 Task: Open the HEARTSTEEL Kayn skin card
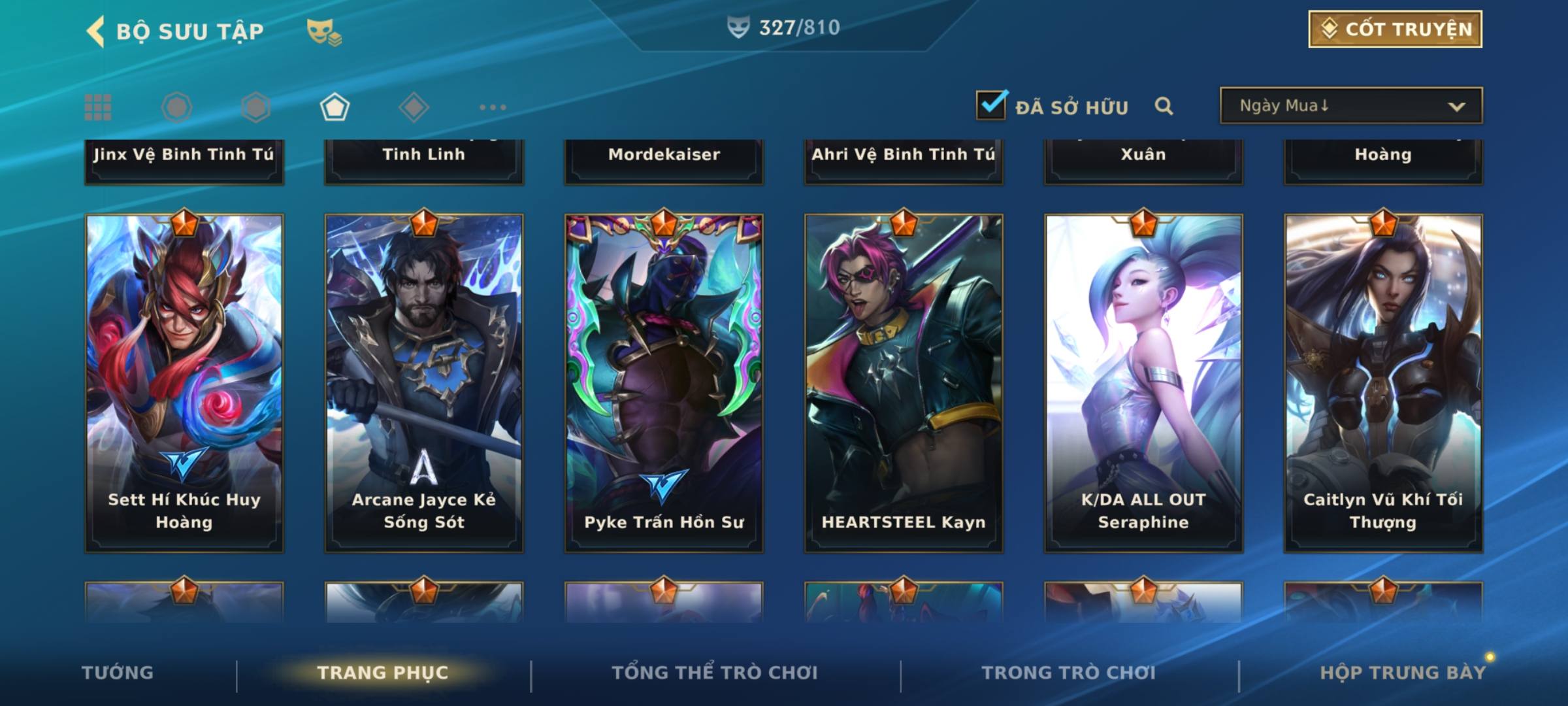904,382
